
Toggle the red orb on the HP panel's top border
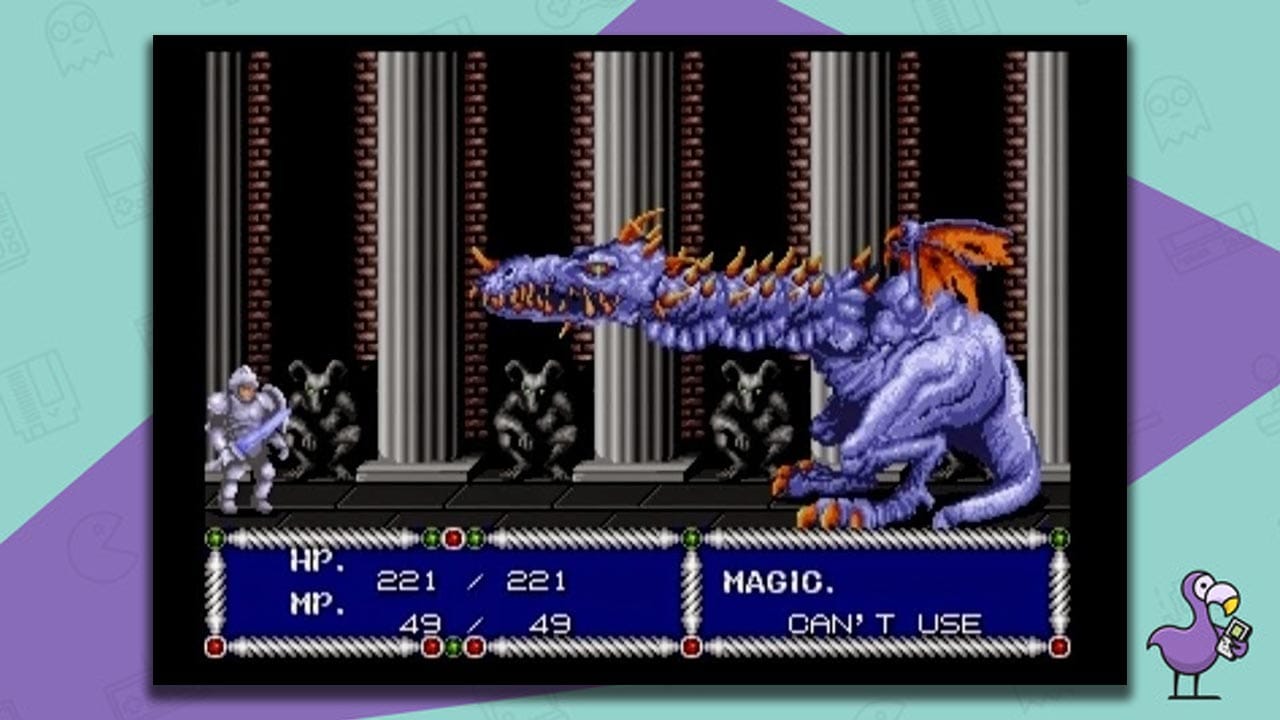(x=454, y=538)
